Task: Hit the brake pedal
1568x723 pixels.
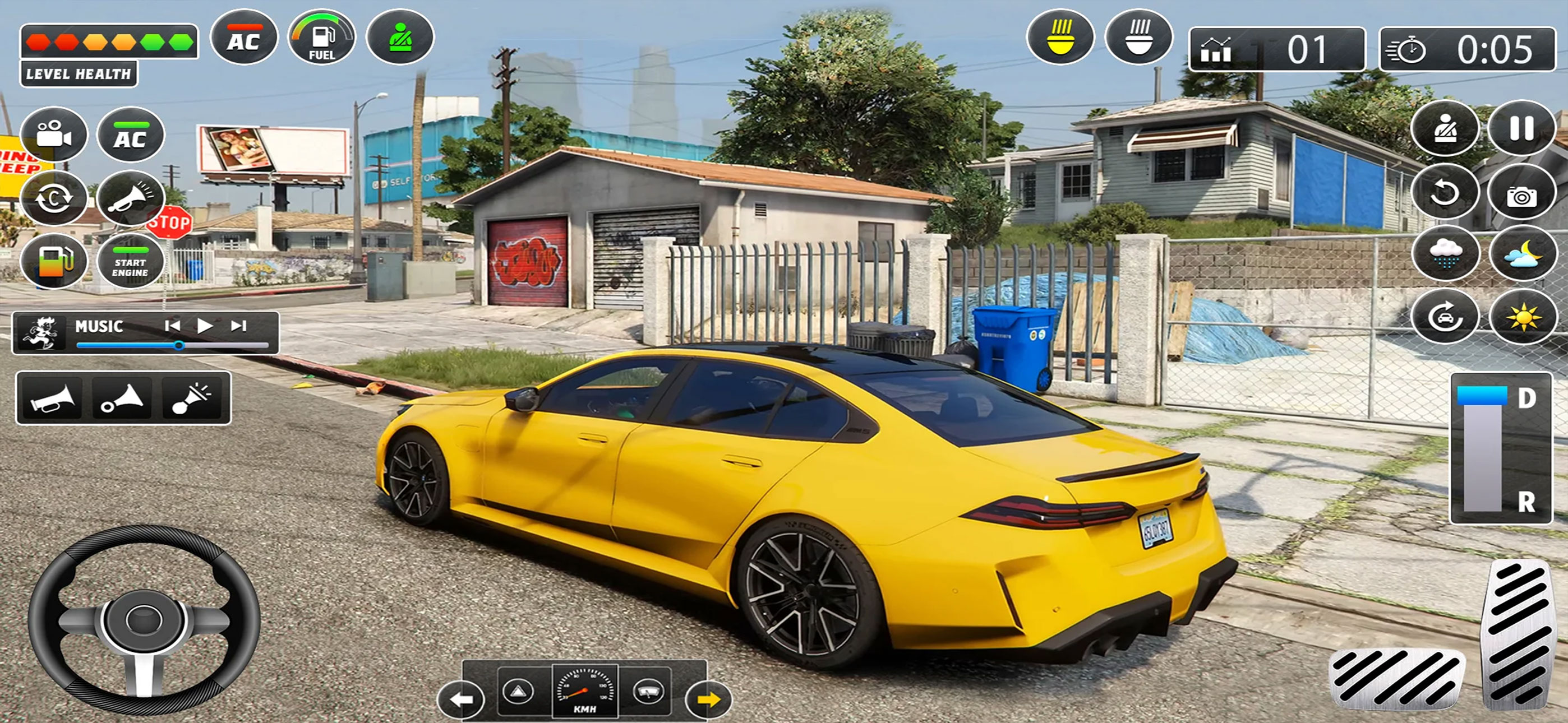Action: [1396, 679]
